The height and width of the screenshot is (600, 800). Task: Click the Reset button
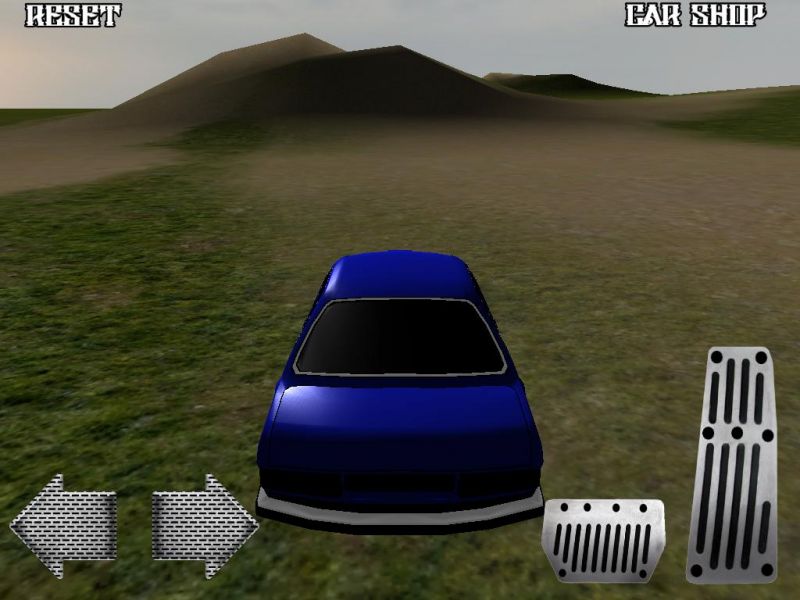pyautogui.click(x=72, y=16)
